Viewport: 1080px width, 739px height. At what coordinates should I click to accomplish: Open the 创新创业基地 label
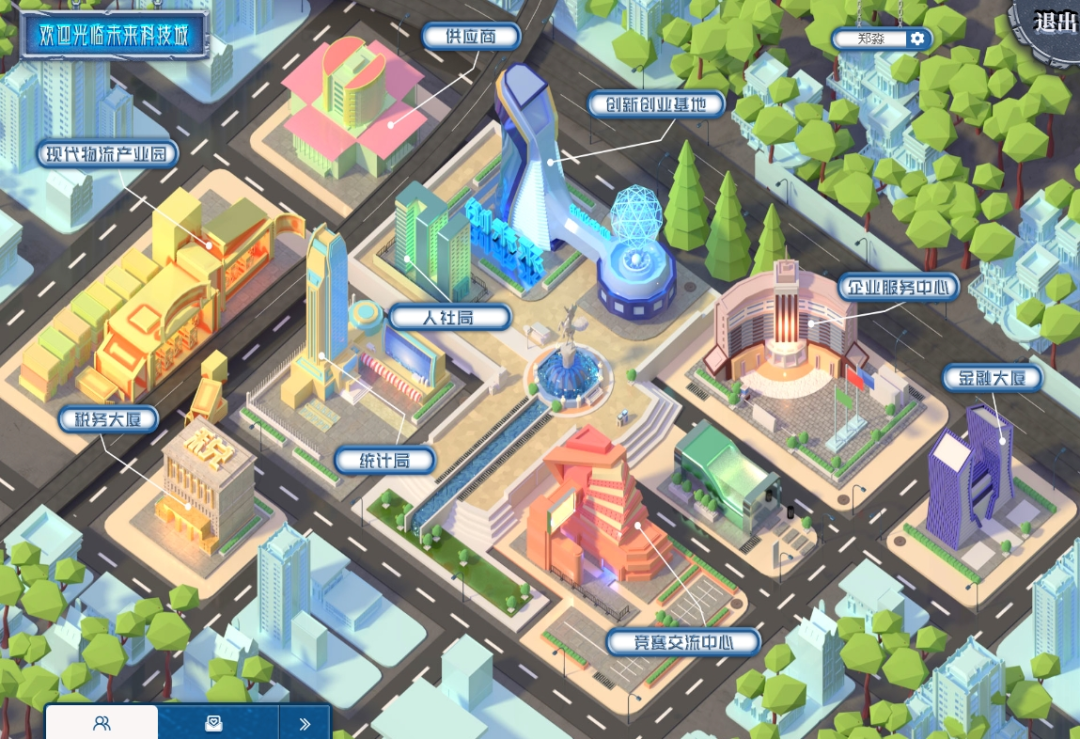pos(655,103)
